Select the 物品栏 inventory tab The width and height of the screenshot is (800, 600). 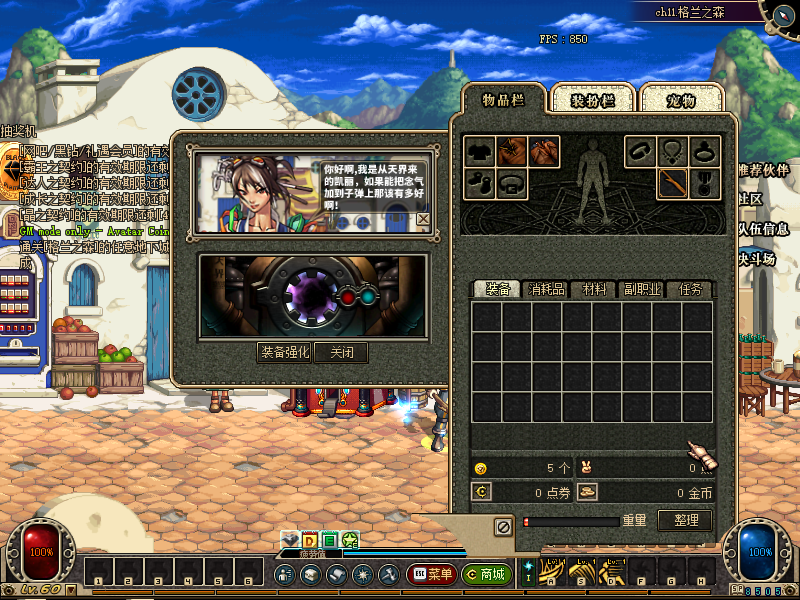[504, 99]
